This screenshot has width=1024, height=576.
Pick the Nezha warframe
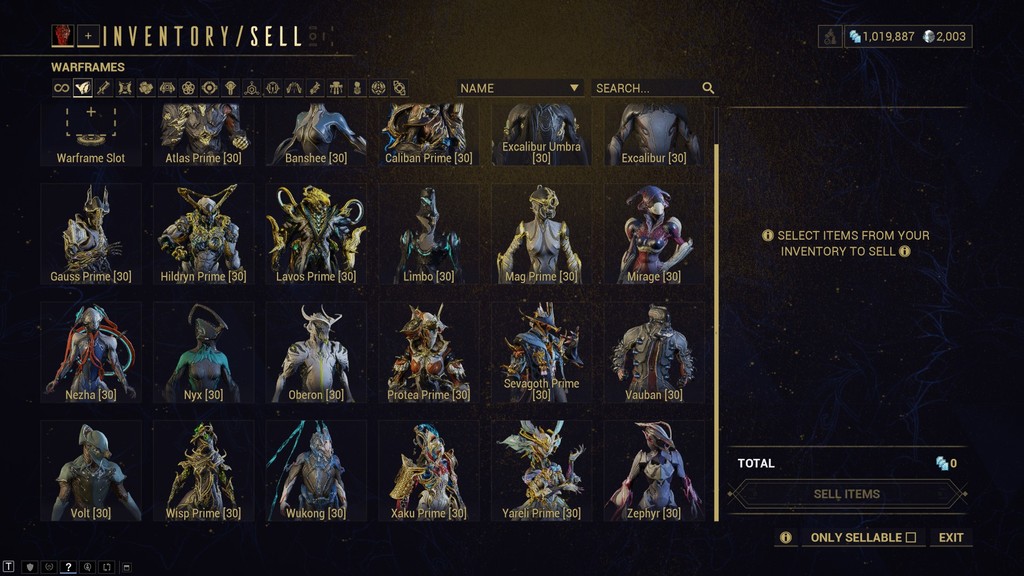pyautogui.click(x=91, y=352)
